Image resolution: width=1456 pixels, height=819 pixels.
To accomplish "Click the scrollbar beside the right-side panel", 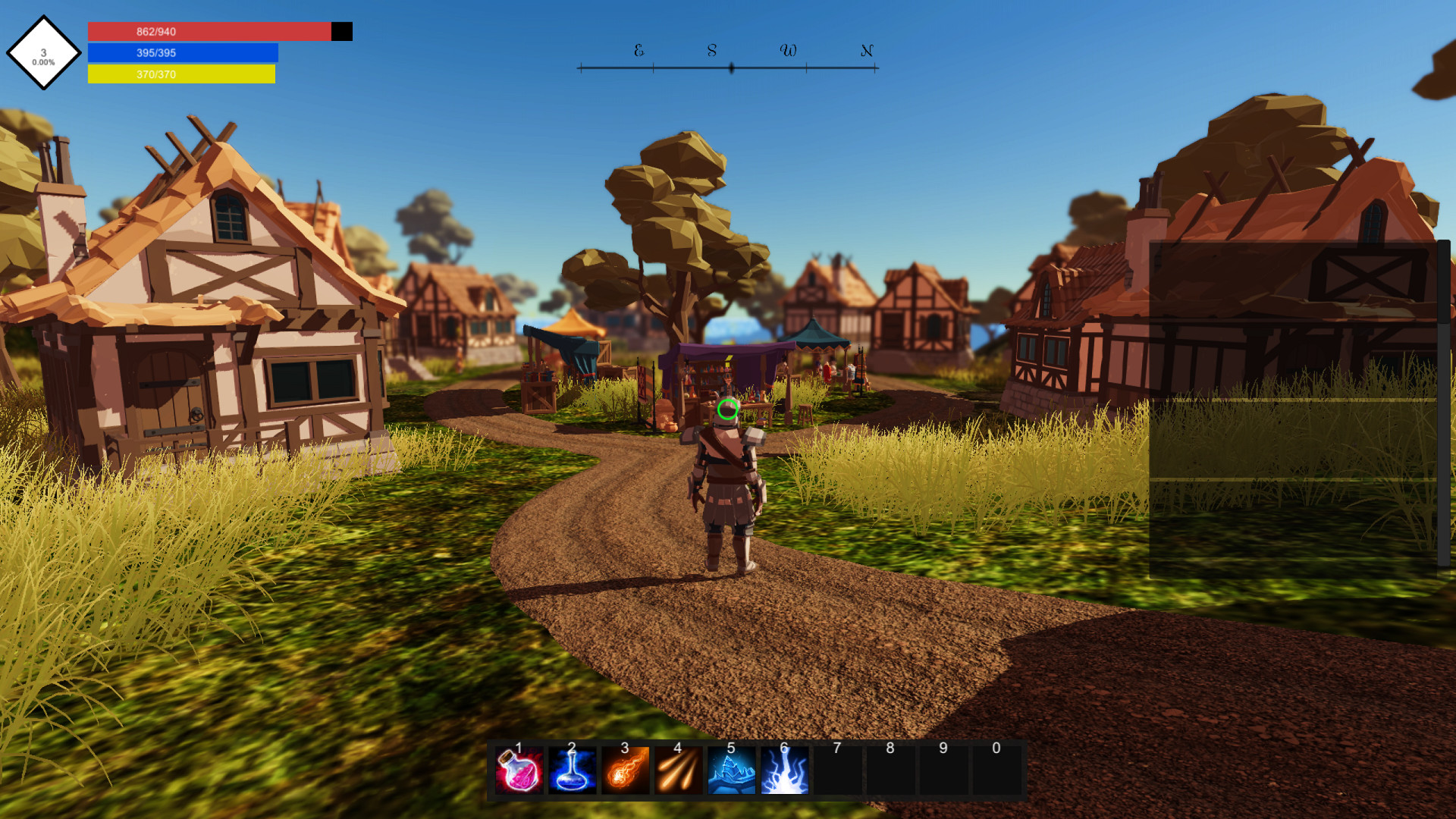I will pos(1445,379).
